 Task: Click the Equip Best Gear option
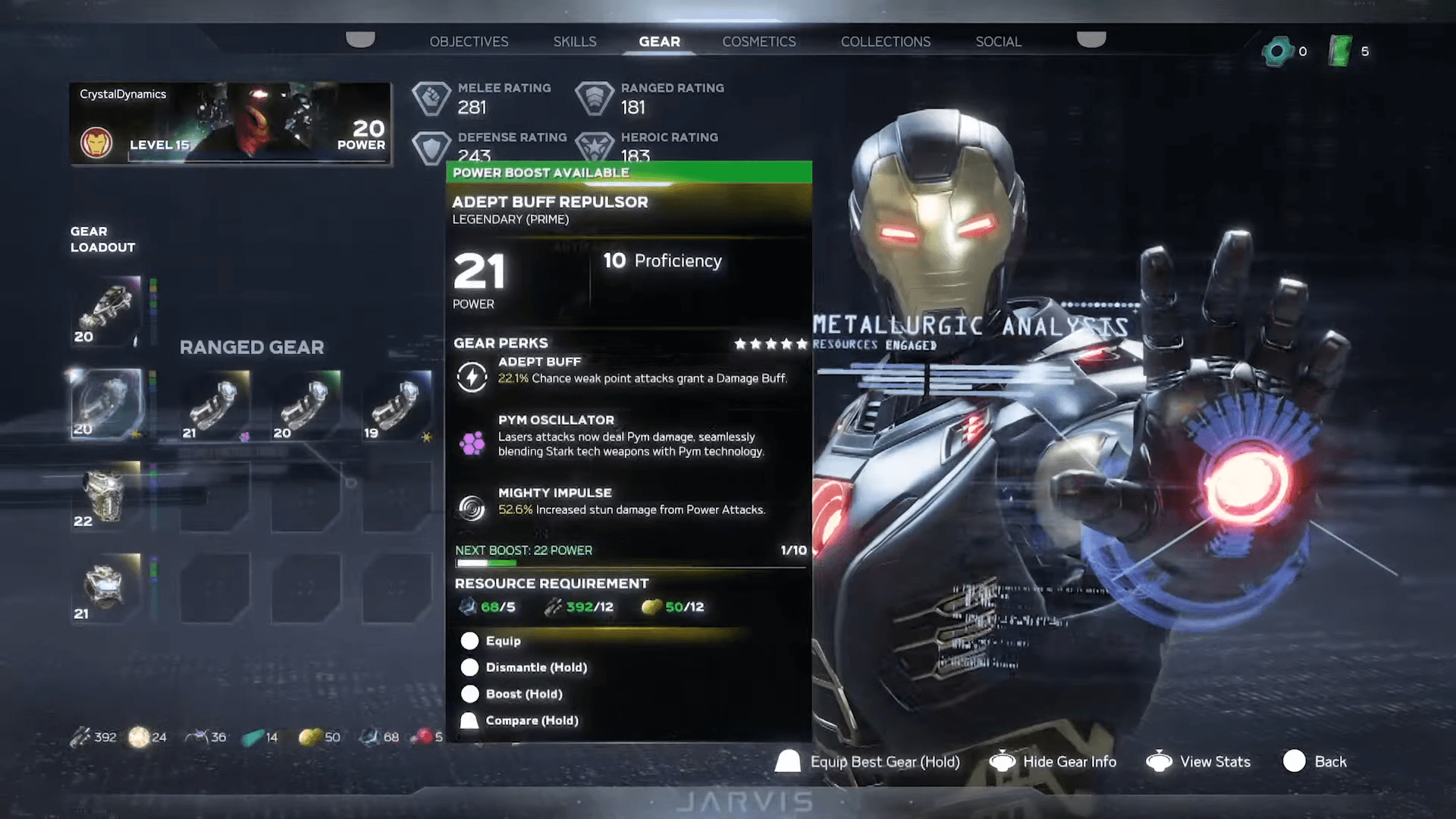pyautogui.click(x=883, y=761)
